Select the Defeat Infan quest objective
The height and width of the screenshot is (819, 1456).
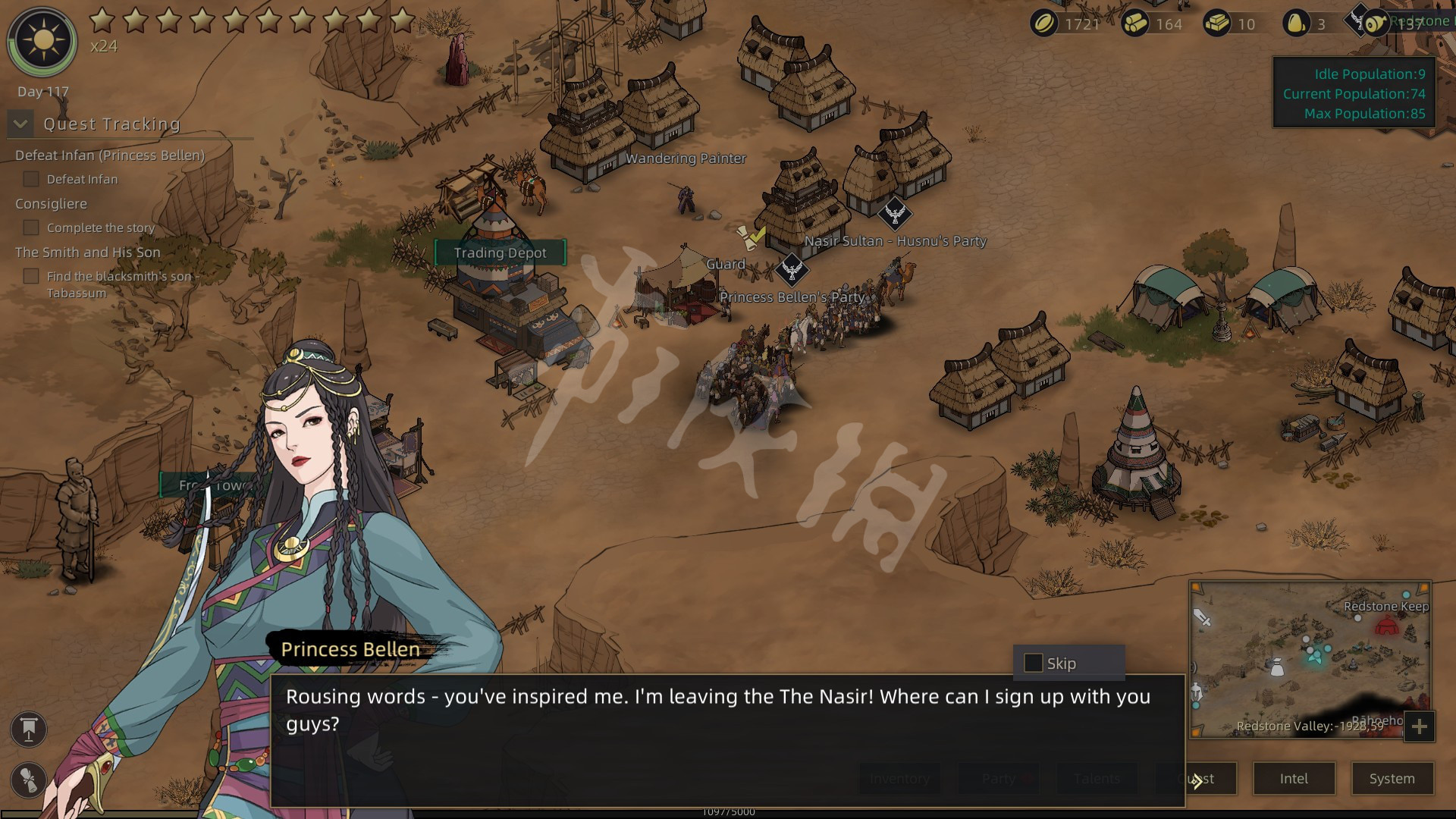(x=82, y=180)
